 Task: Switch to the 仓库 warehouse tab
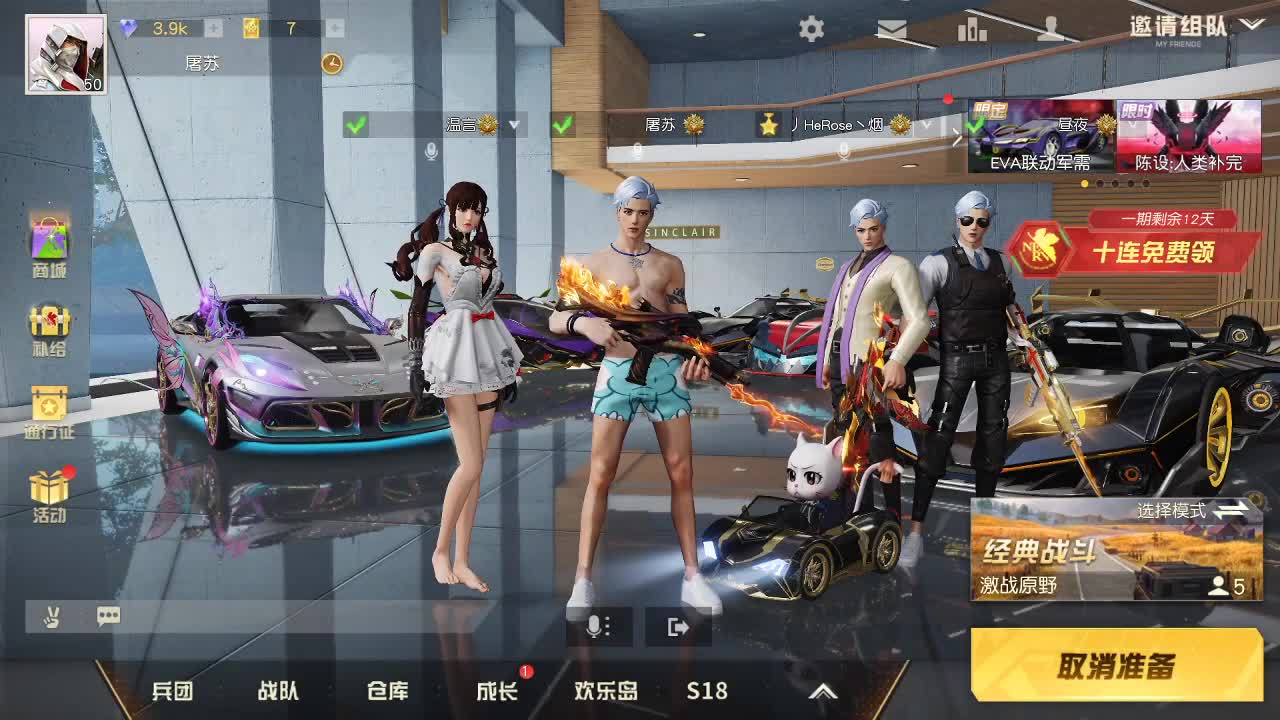(389, 690)
